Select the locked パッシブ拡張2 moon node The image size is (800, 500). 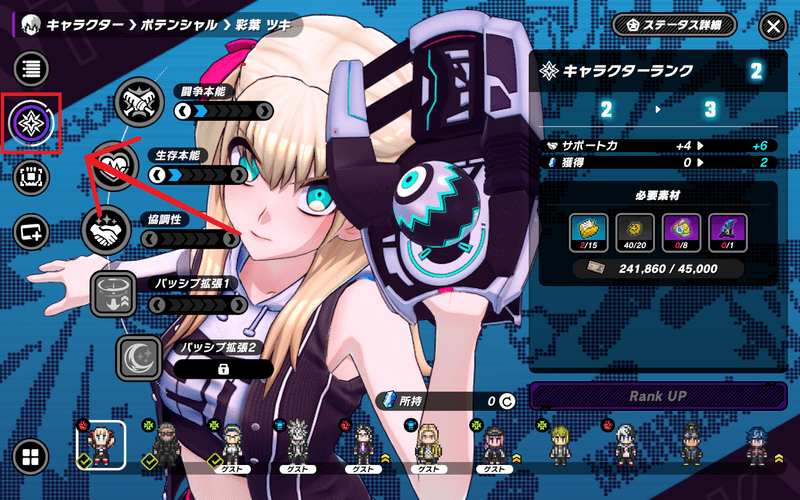[139, 358]
